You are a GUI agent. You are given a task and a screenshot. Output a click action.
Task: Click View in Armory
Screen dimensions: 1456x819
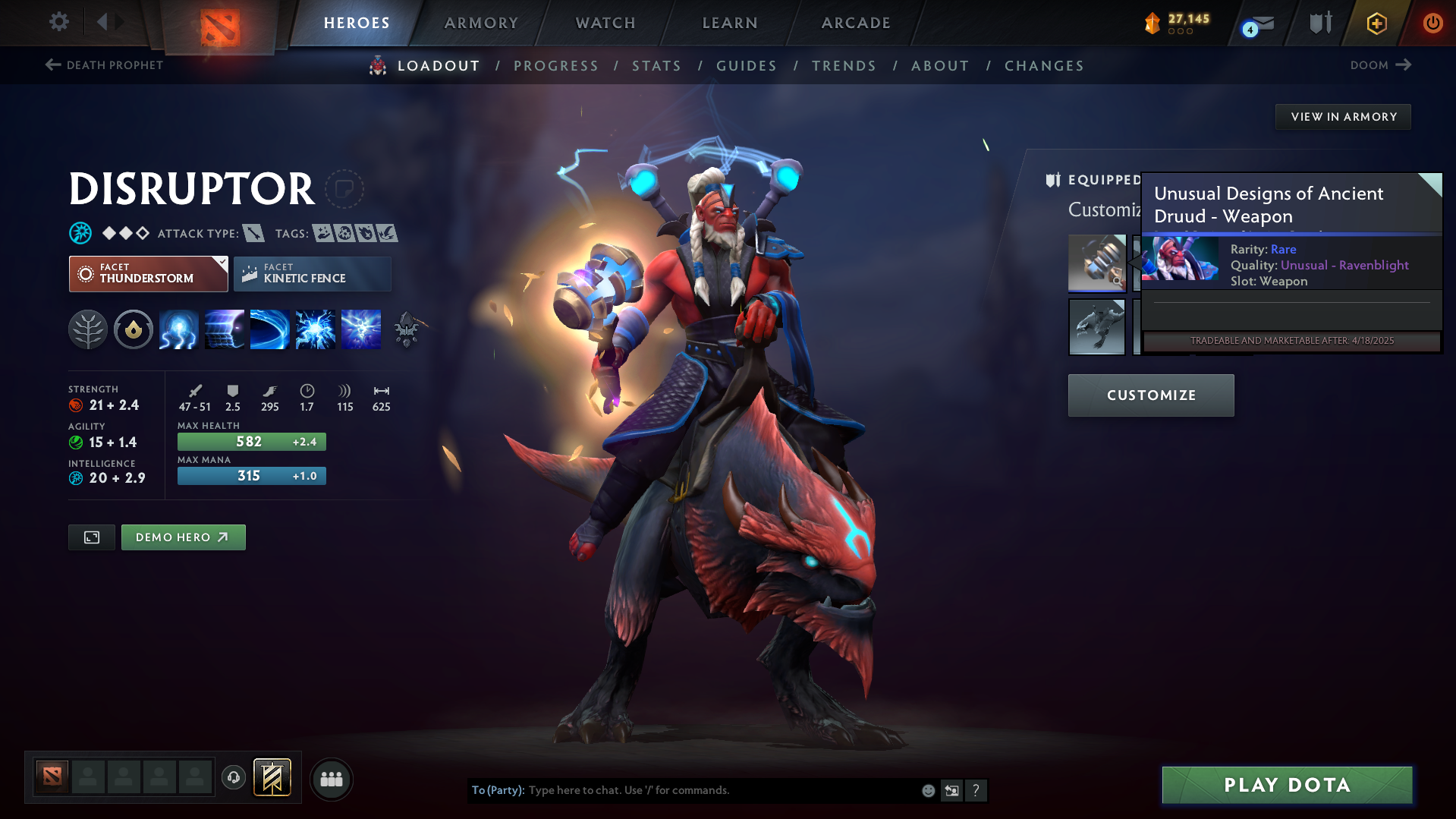1343,117
